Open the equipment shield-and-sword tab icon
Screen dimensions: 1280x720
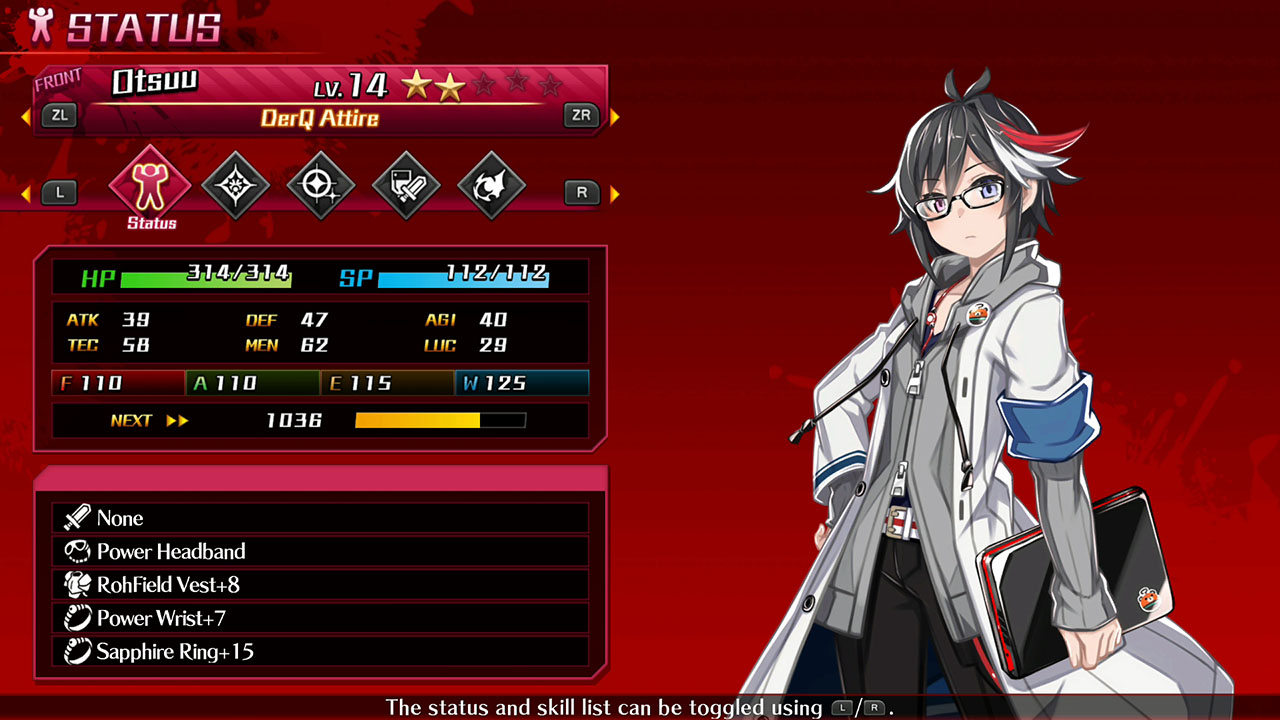coord(407,185)
